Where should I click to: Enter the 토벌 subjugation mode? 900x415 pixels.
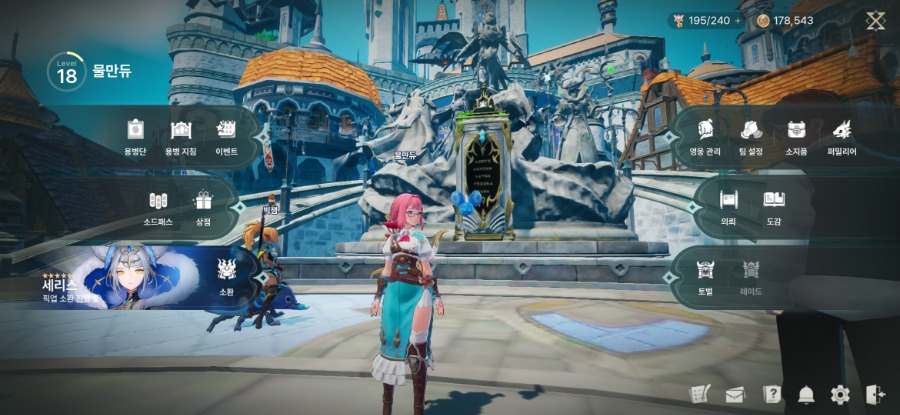click(705, 274)
